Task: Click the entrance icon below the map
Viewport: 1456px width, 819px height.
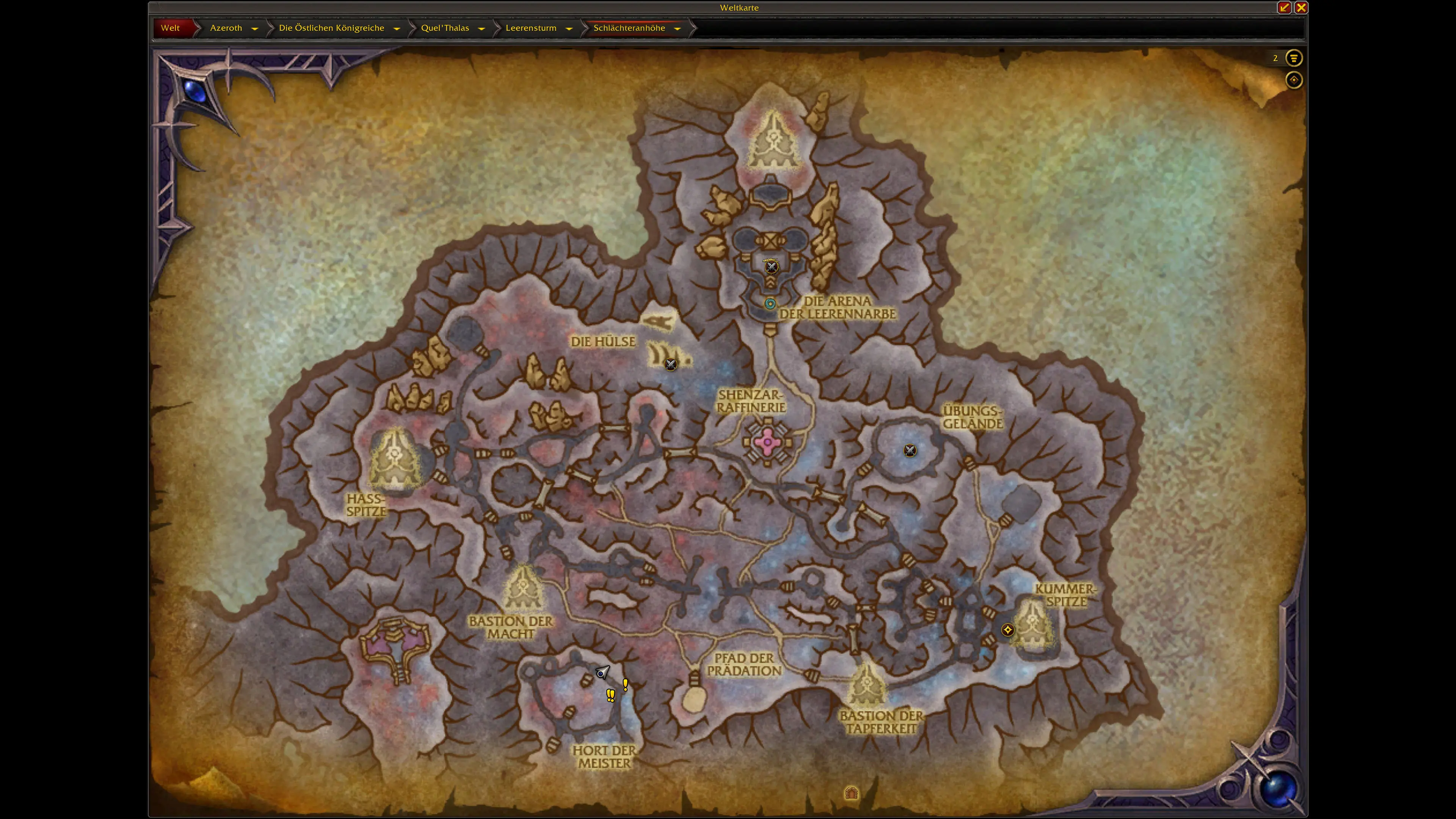Action: tap(851, 793)
